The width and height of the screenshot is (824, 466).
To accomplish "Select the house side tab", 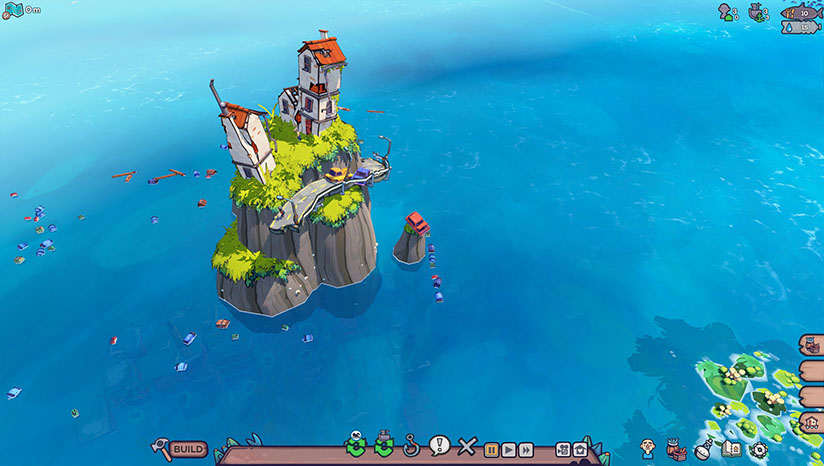I will (812, 424).
